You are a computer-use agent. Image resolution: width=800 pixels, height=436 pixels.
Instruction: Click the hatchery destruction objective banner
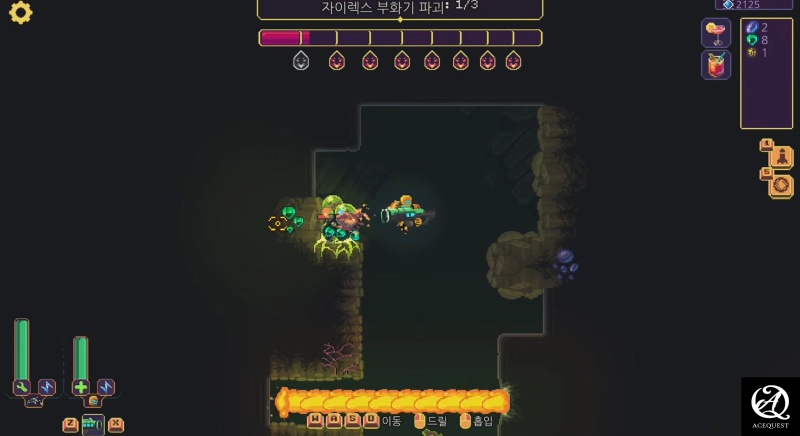(400, 8)
